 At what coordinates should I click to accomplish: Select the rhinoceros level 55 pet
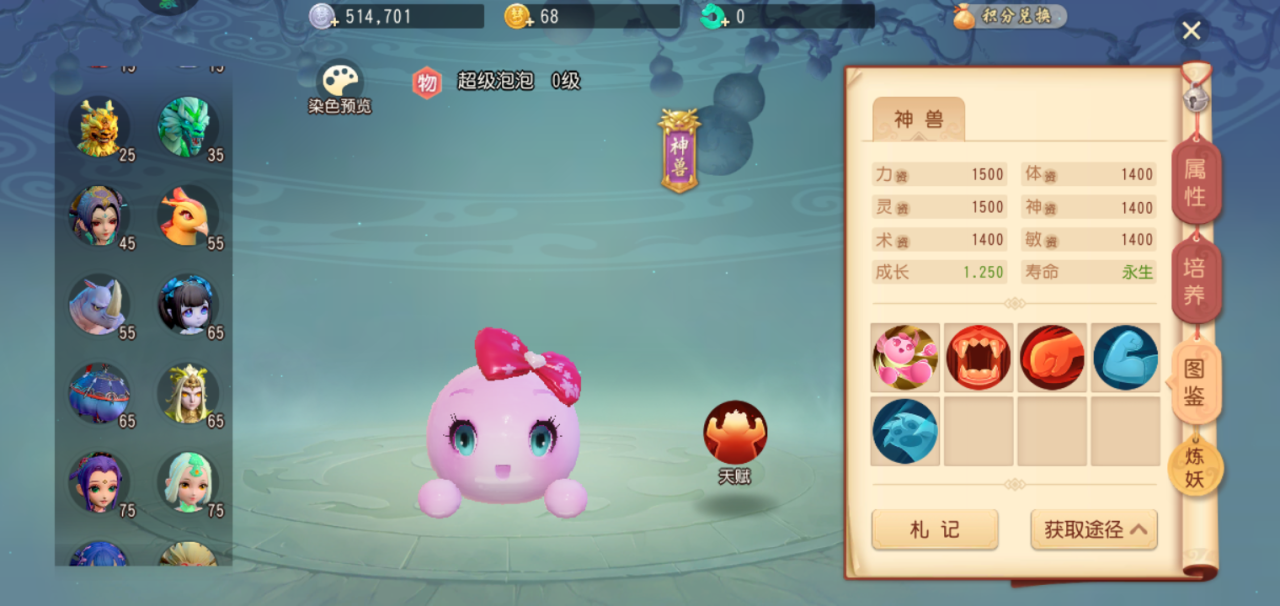tap(99, 305)
